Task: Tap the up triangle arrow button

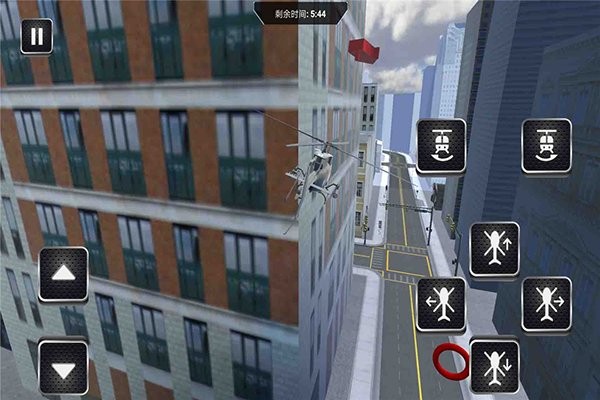Action: pos(63,273)
